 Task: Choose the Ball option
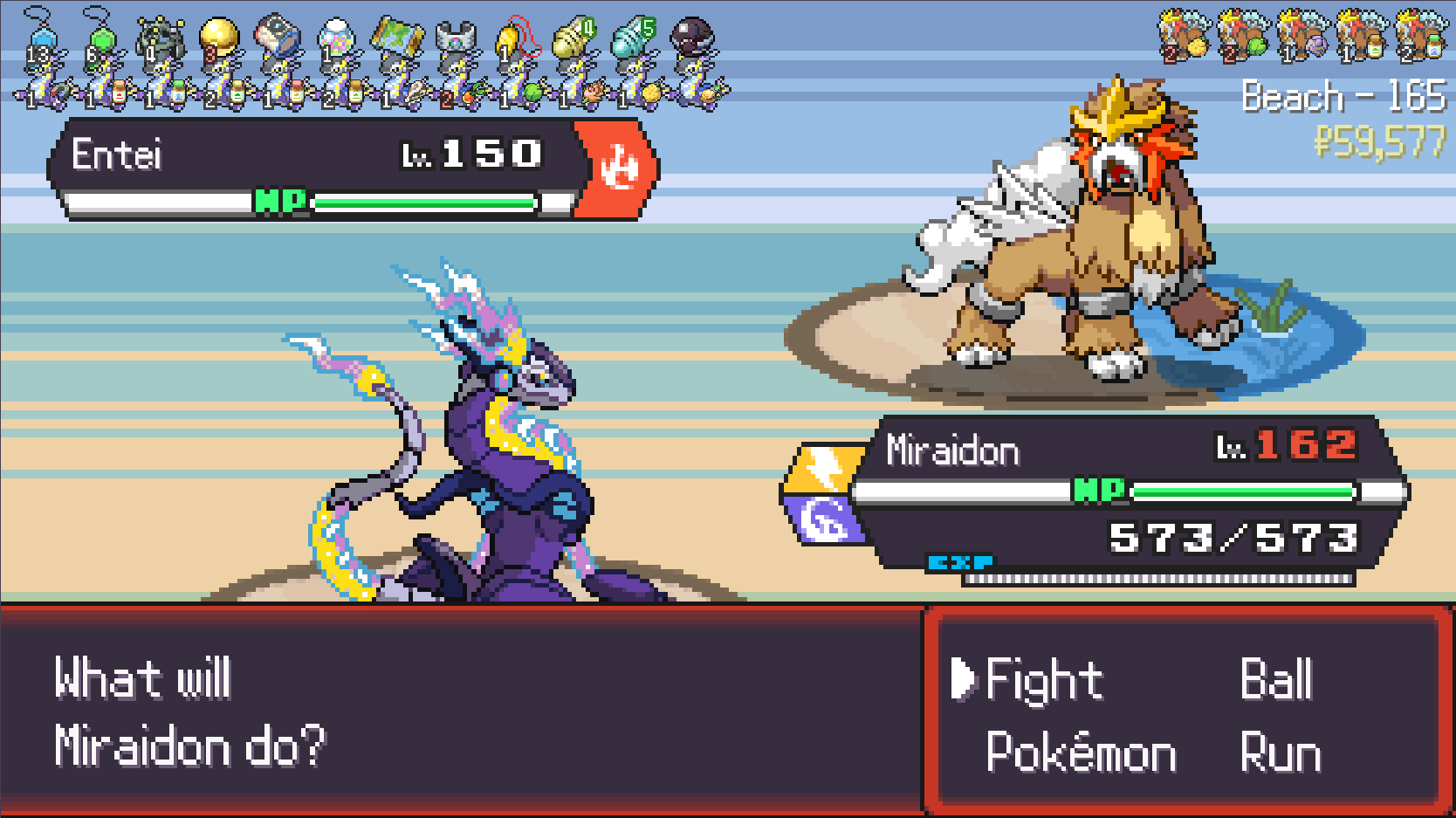(x=1276, y=681)
